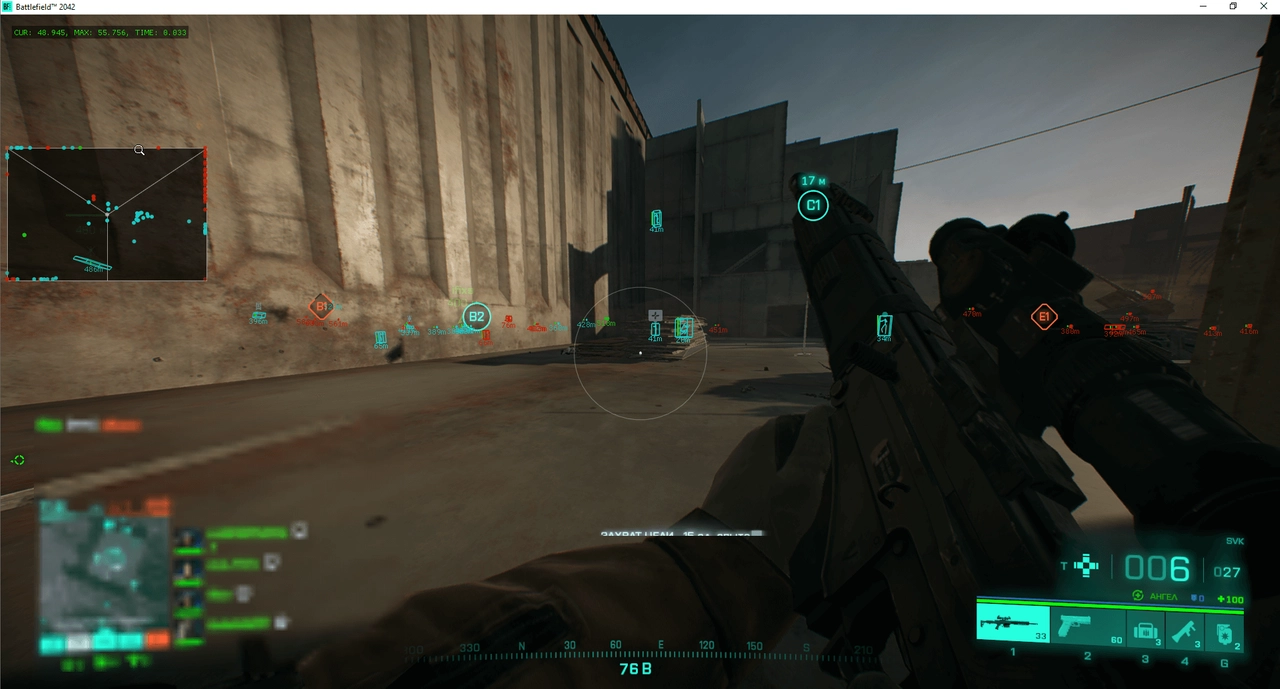Minimize the Battlefield 2042 window
This screenshot has width=1280, height=689.
tap(1204, 7)
